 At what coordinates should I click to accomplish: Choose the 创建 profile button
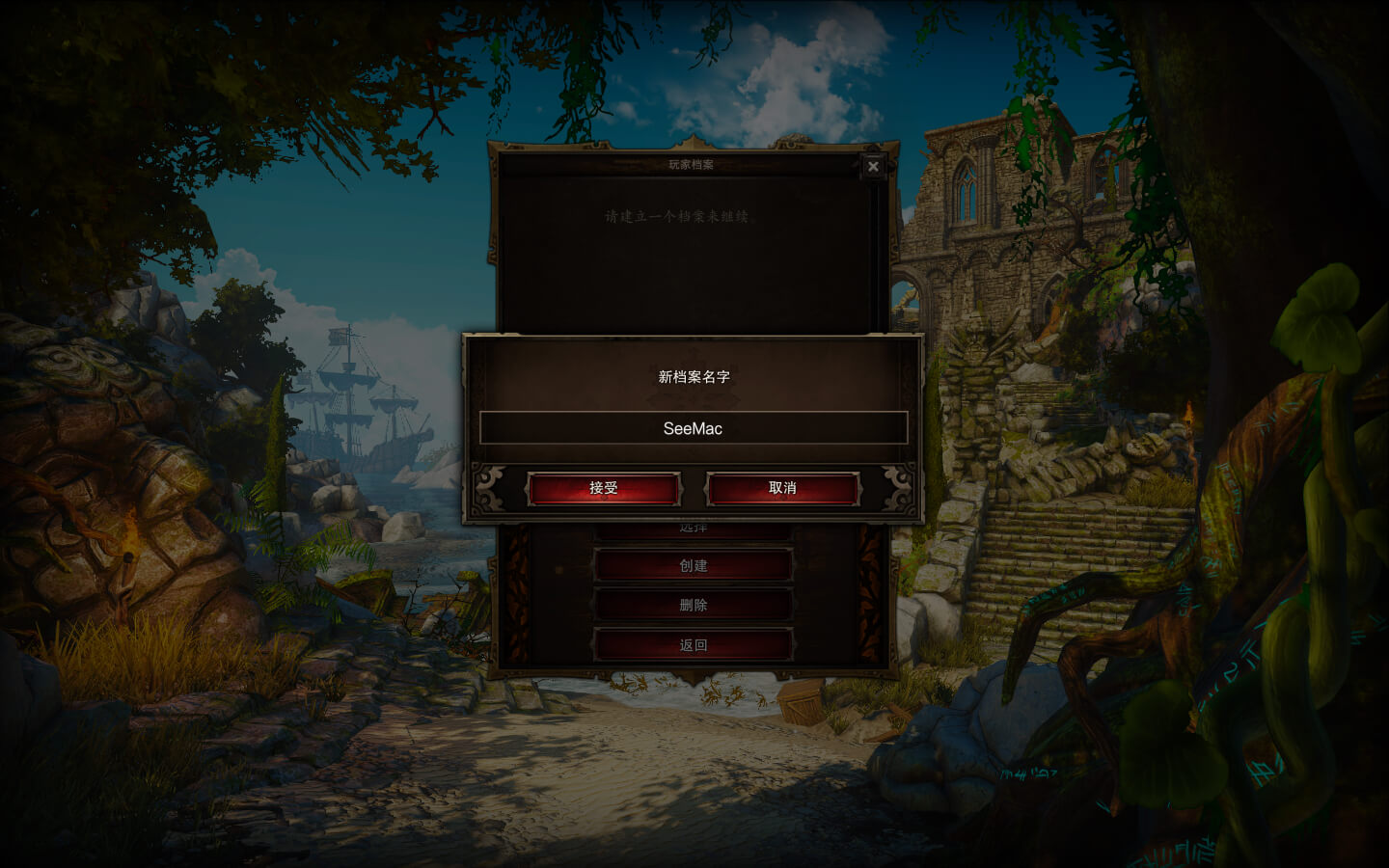pyautogui.click(x=693, y=566)
